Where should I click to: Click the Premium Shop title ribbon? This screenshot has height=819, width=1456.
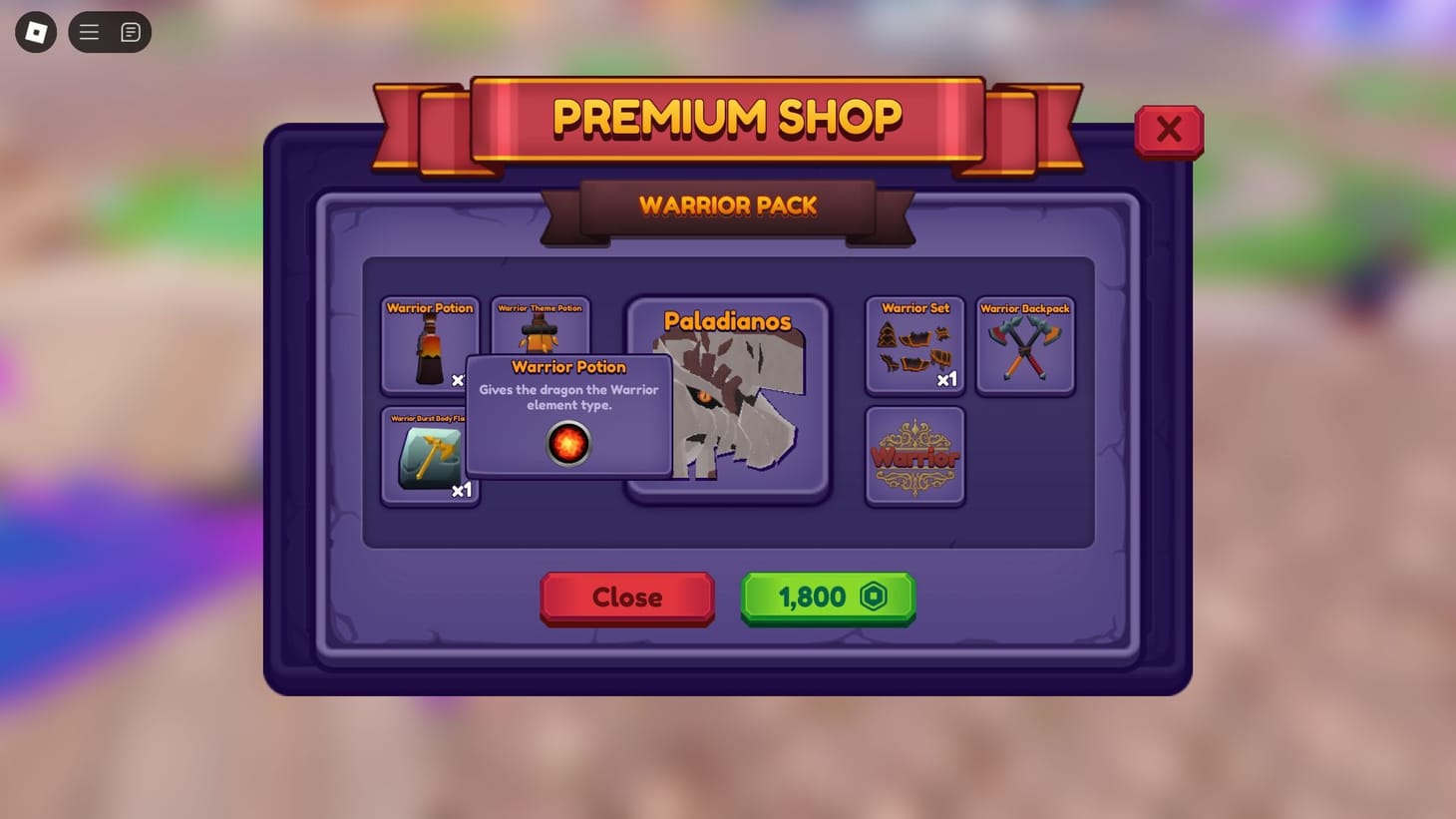(x=727, y=117)
